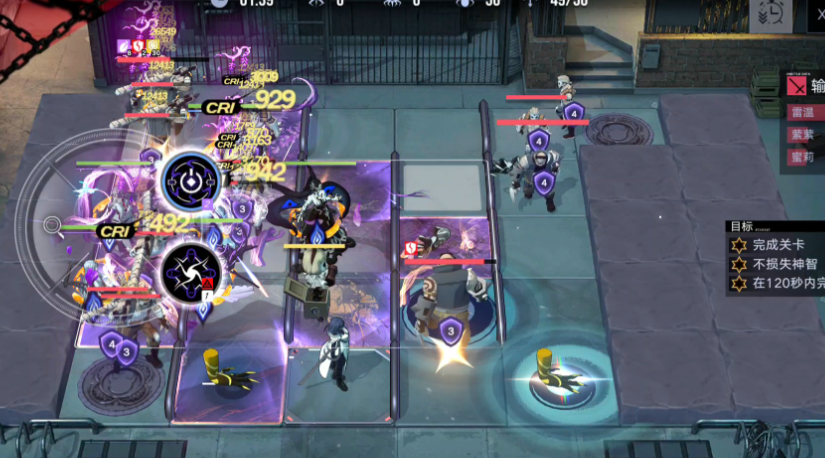Open the red crossed enemy info panel

coord(797,86)
